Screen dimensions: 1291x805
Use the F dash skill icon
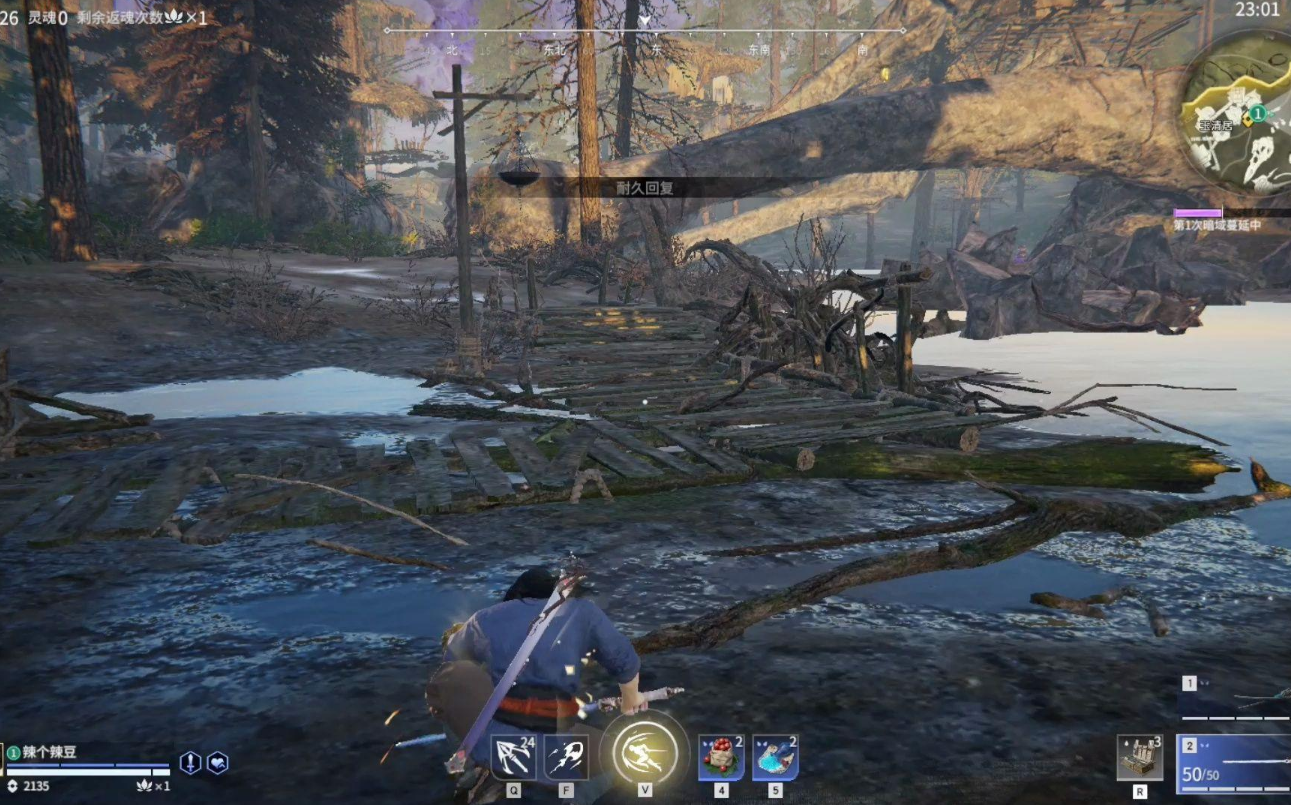tap(566, 756)
